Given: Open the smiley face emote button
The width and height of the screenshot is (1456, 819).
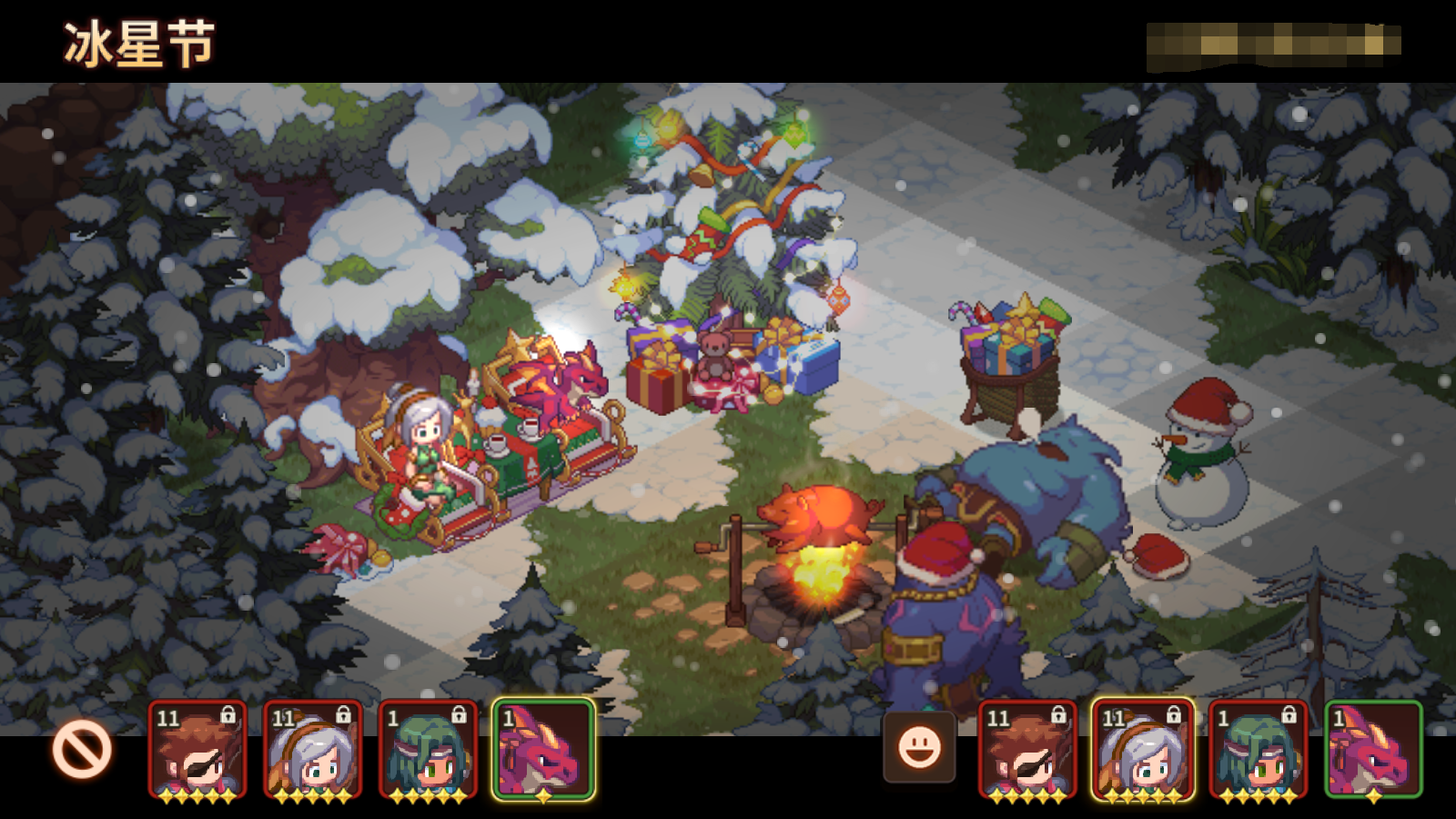Looking at the screenshot, I should [919, 748].
